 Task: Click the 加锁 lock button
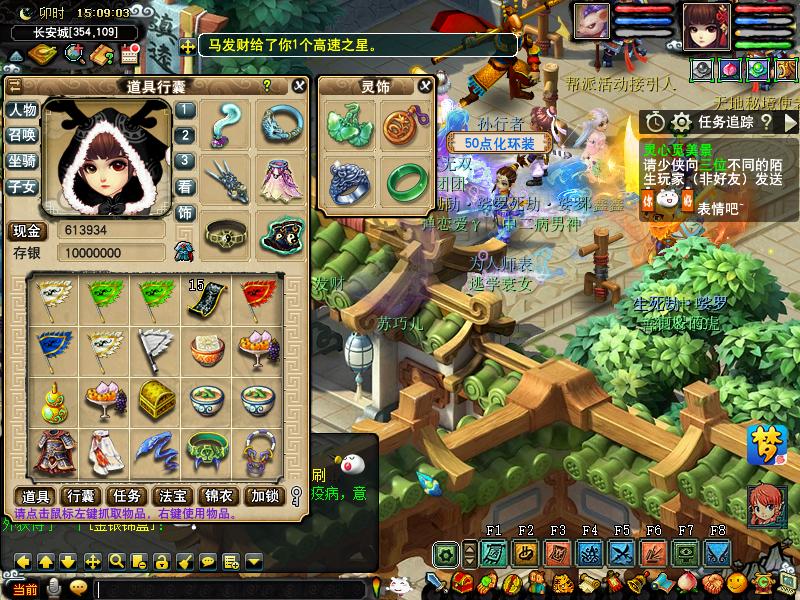coord(264,495)
